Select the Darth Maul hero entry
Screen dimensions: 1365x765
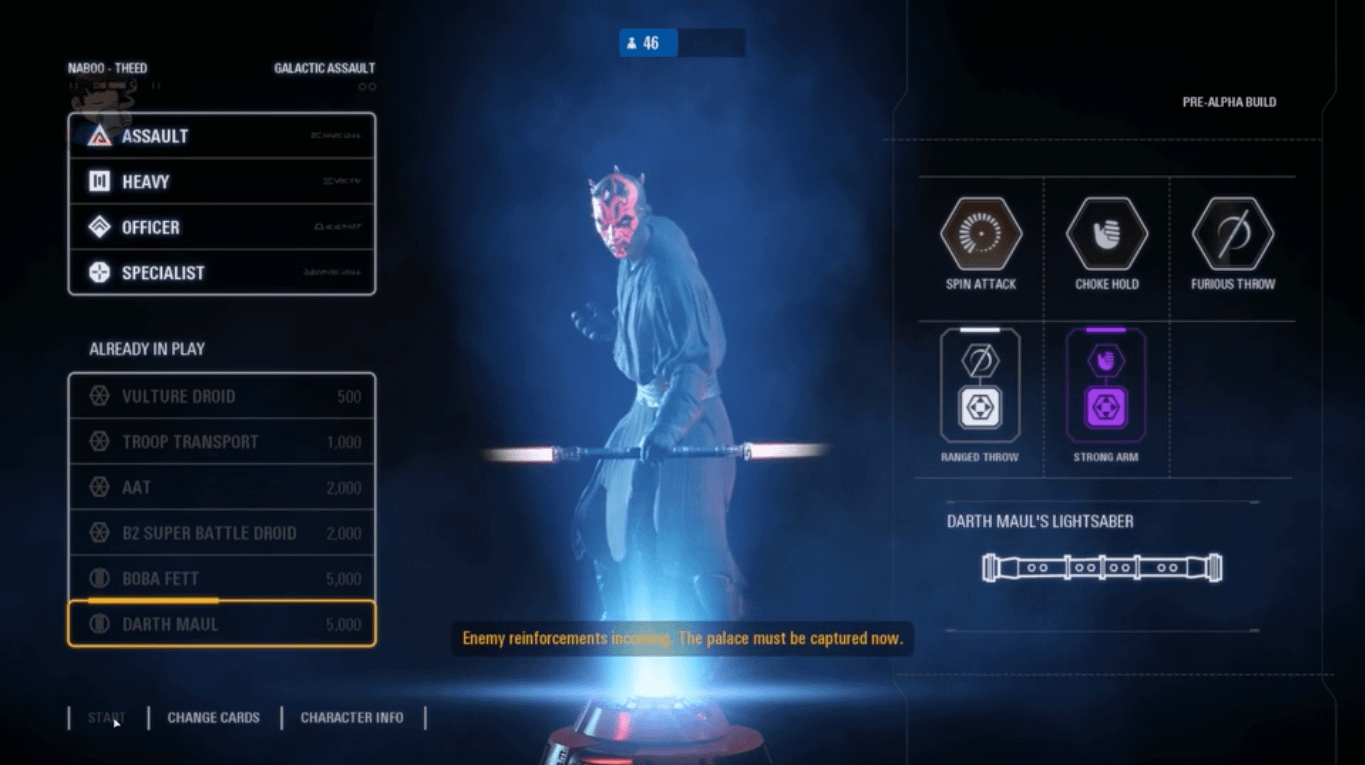pyautogui.click(x=221, y=624)
